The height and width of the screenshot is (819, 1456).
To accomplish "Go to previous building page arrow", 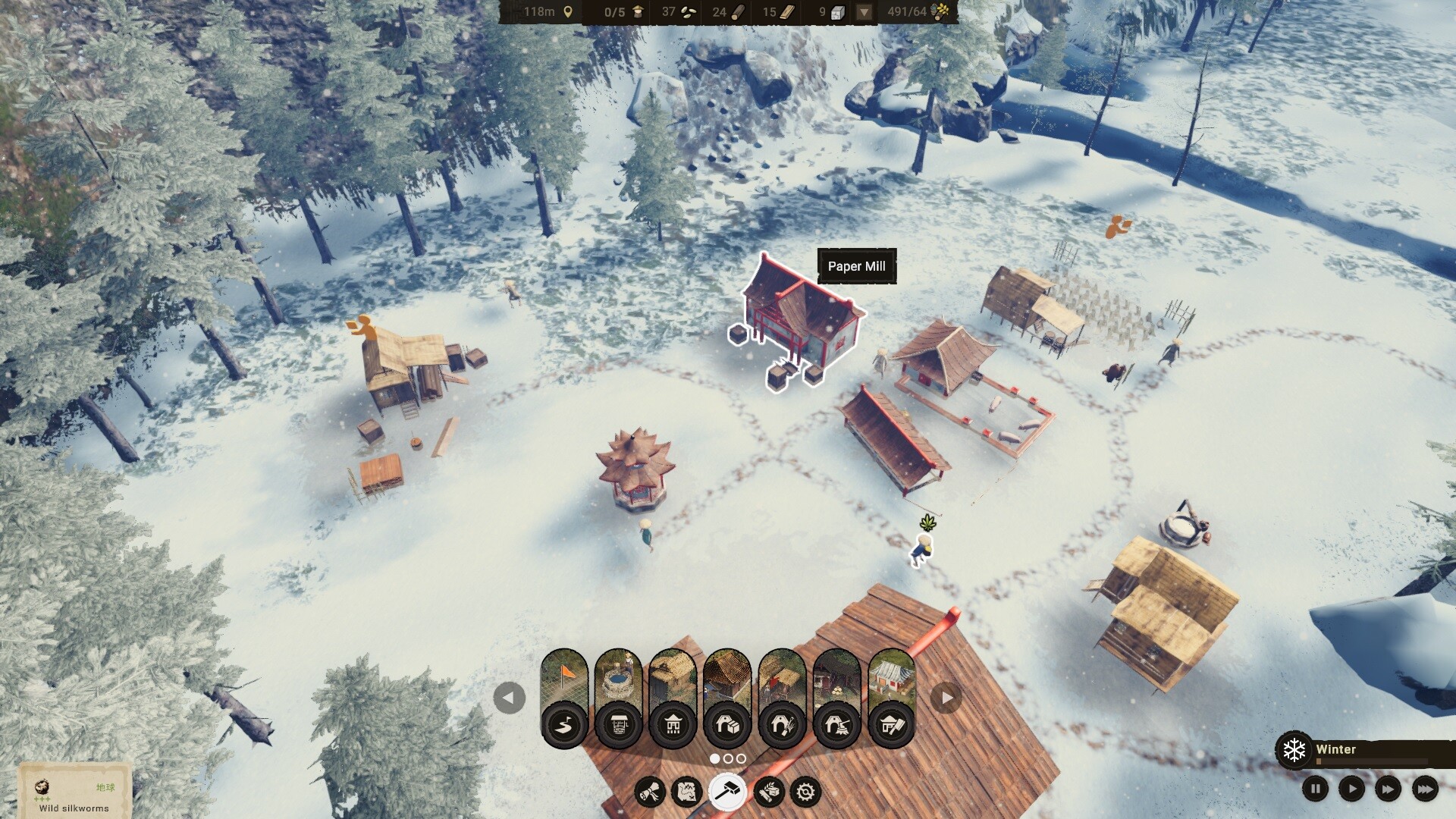I will coord(509,698).
